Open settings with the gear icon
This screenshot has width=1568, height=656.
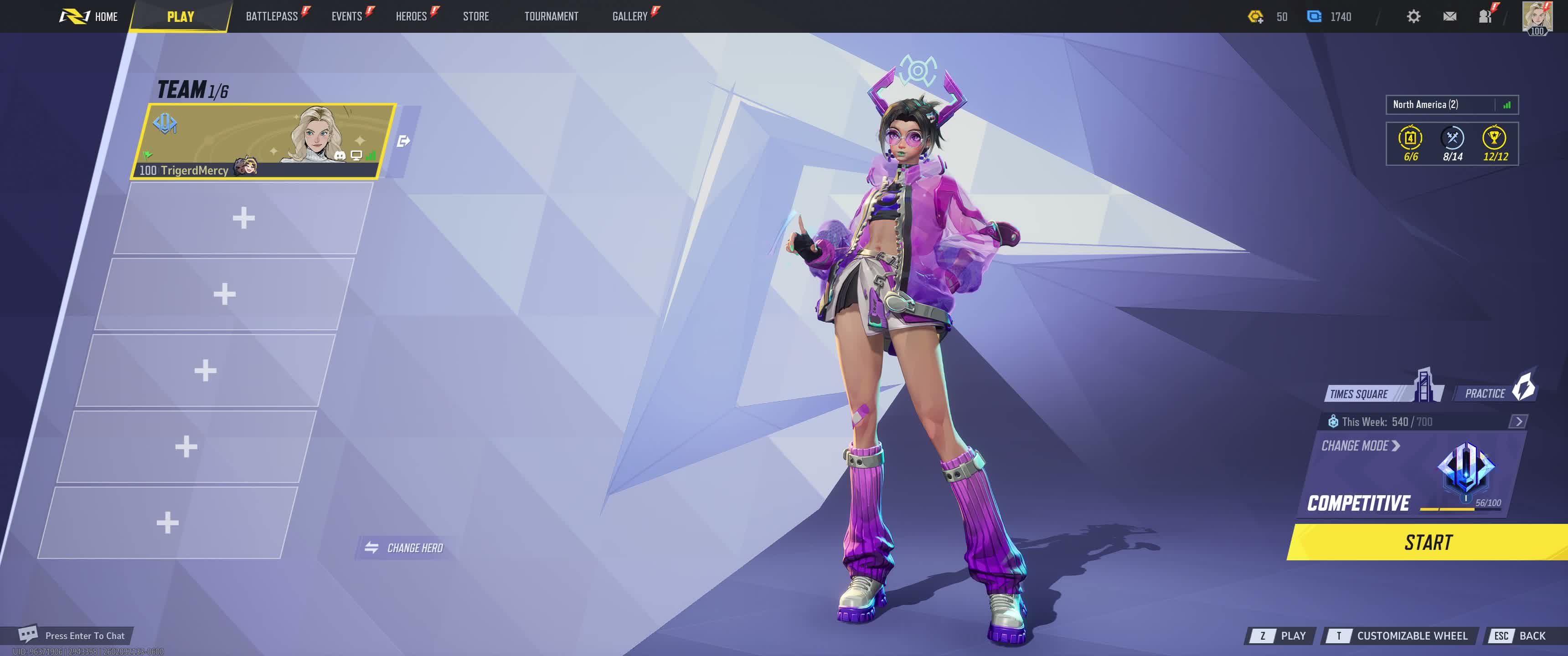click(x=1413, y=16)
